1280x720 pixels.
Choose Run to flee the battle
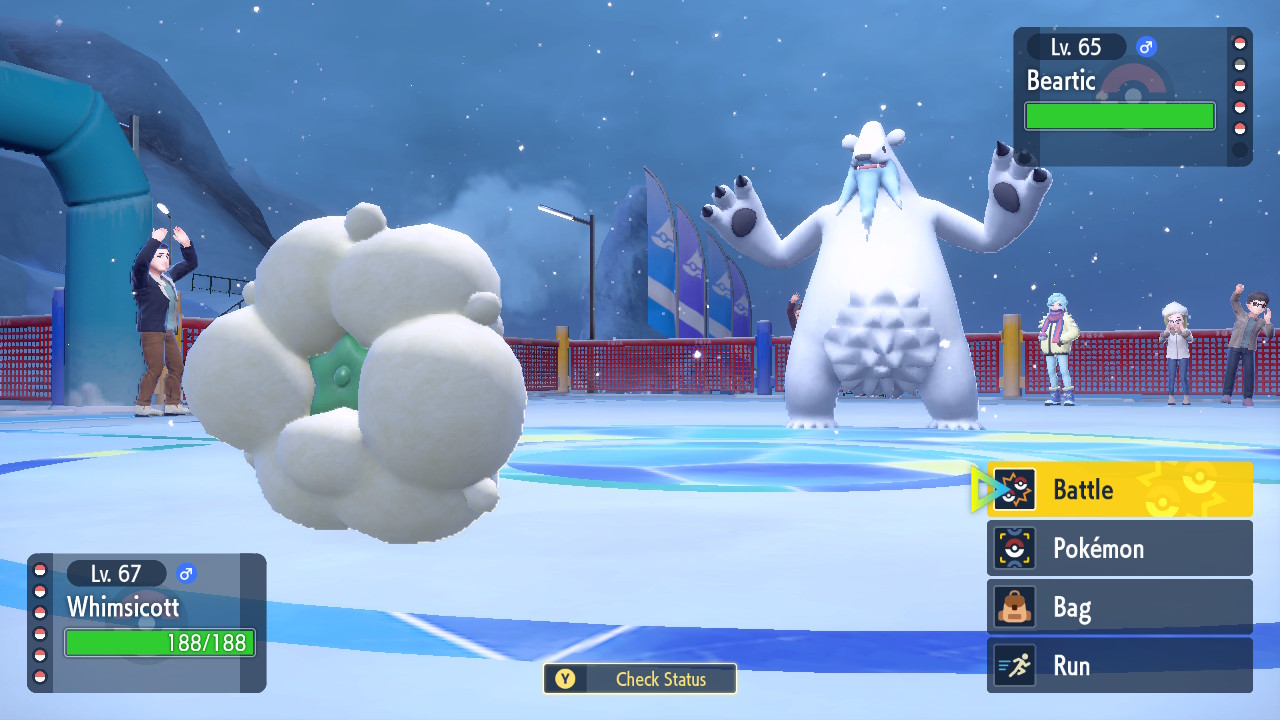[x=1119, y=665]
